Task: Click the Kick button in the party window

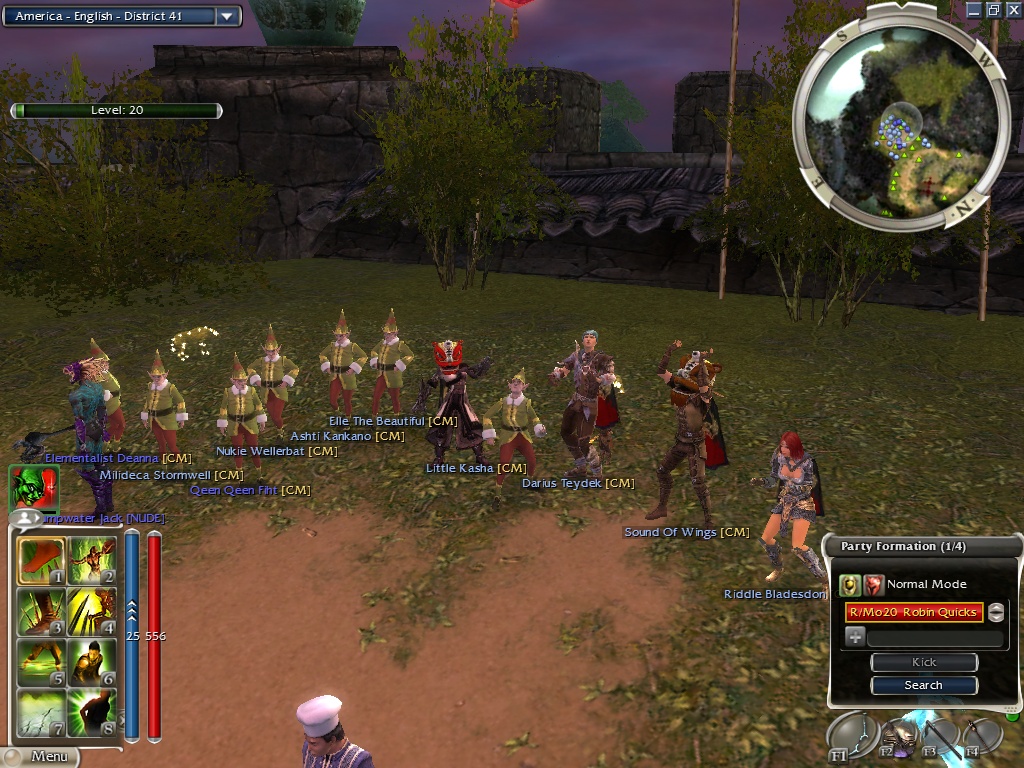Action: (923, 662)
